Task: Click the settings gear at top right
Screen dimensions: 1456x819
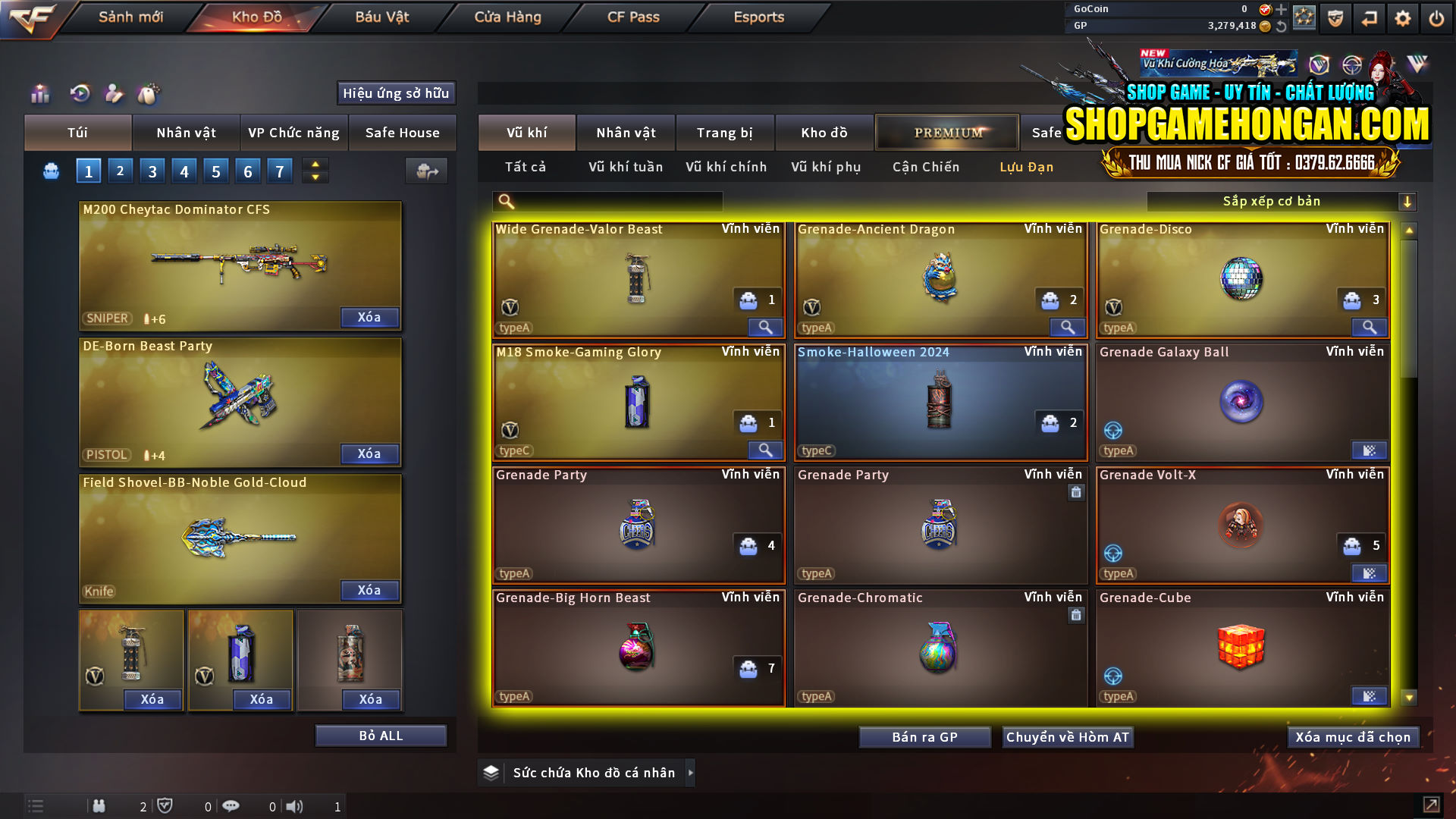Action: point(1402,17)
